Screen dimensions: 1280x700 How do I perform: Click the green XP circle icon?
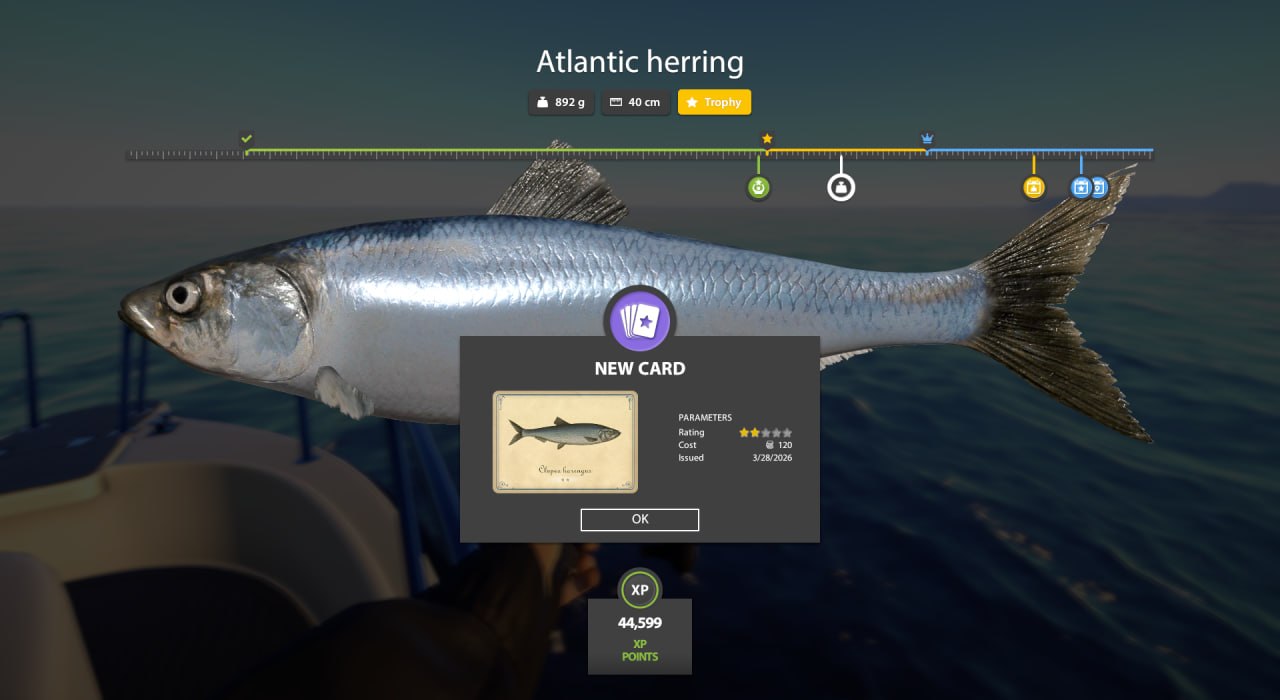point(640,590)
